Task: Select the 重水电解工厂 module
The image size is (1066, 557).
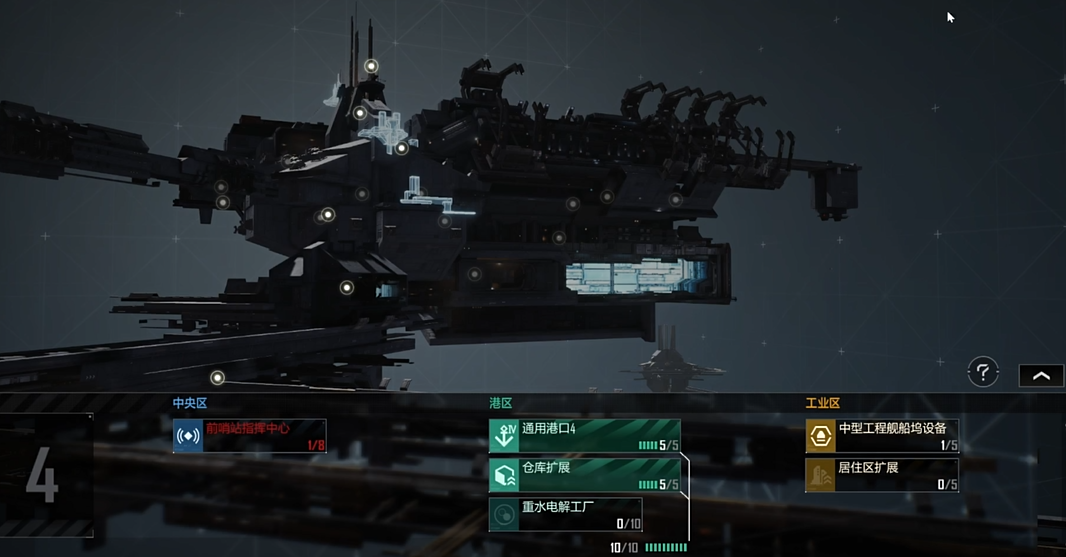Action: [566, 514]
